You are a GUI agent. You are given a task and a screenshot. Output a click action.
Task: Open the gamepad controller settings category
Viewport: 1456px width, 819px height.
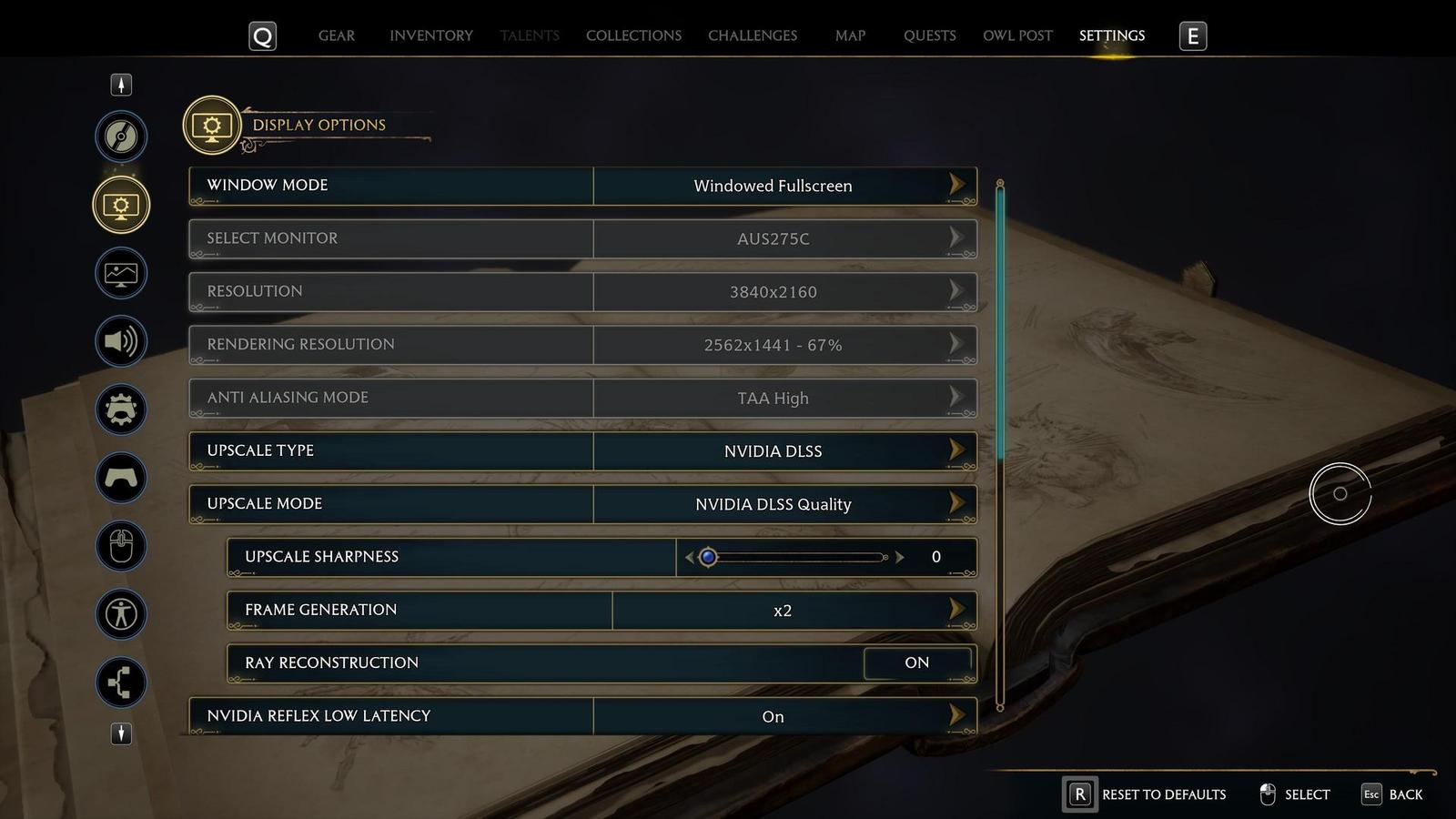click(x=121, y=478)
